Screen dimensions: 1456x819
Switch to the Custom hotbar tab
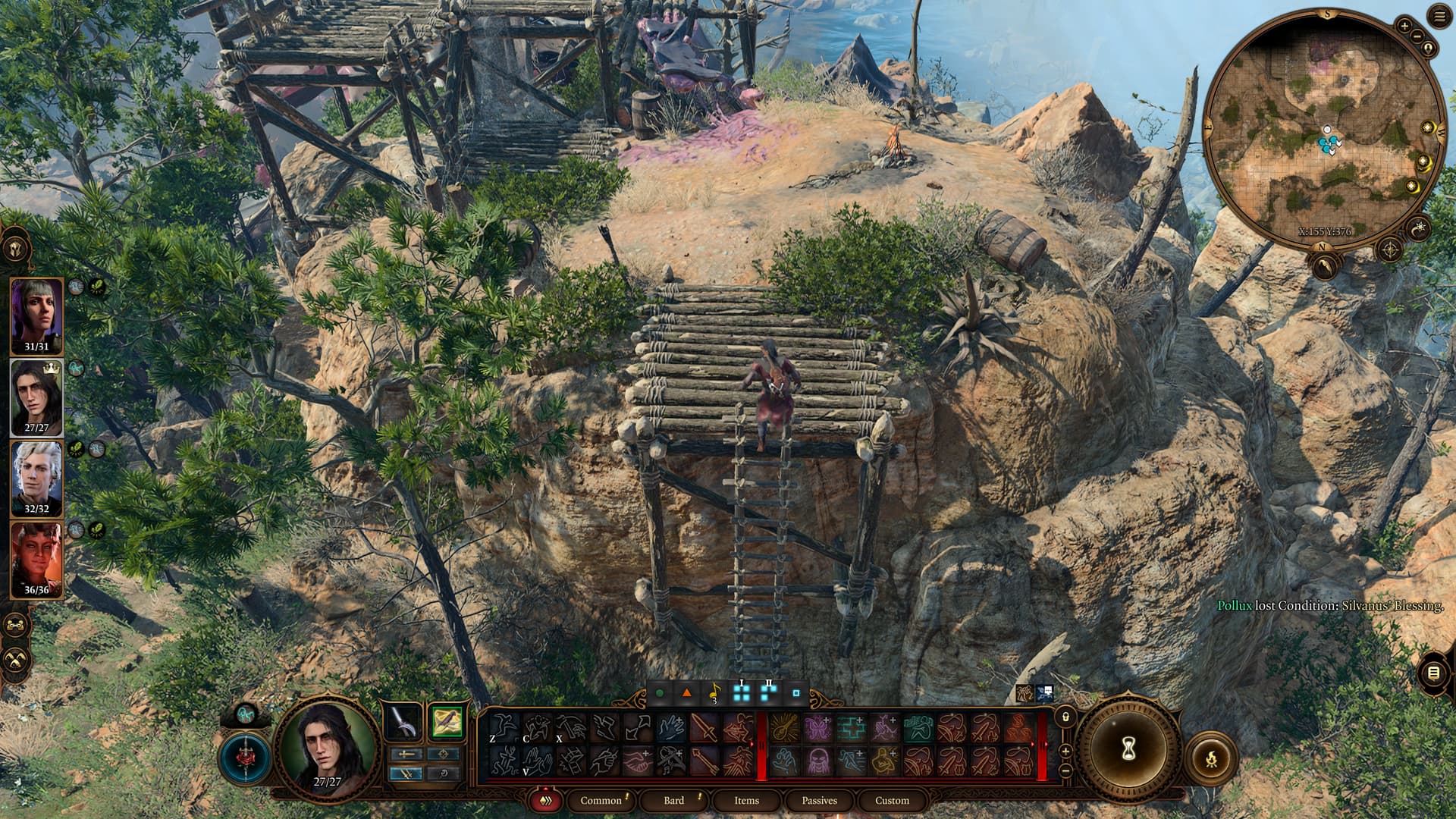click(x=892, y=800)
